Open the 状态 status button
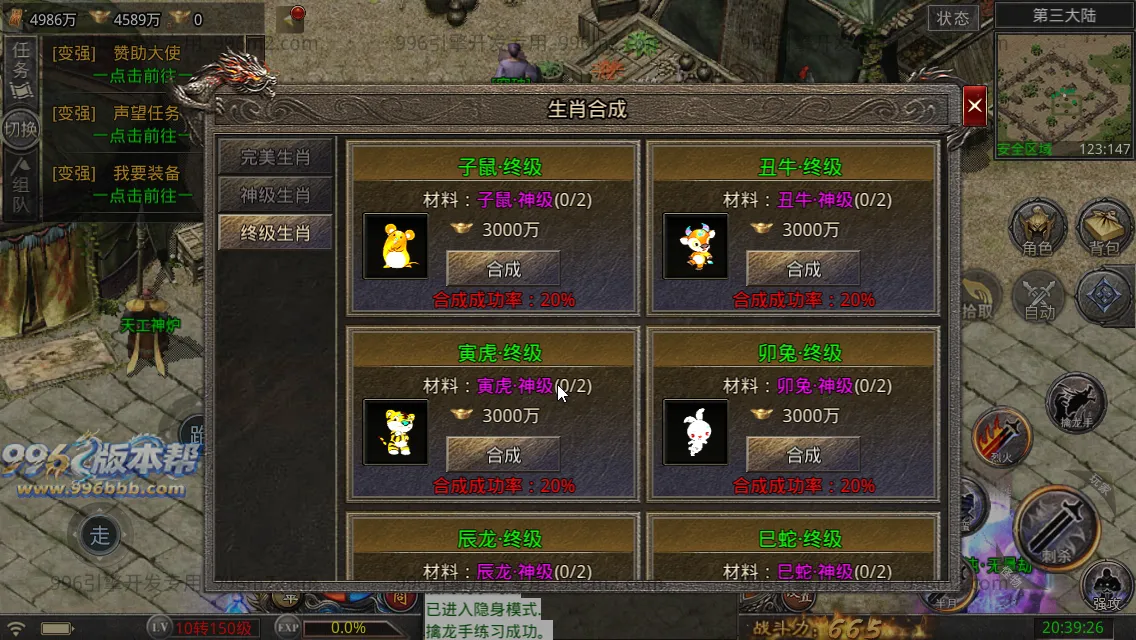Screen dimensions: 1136x640 (x=953, y=18)
